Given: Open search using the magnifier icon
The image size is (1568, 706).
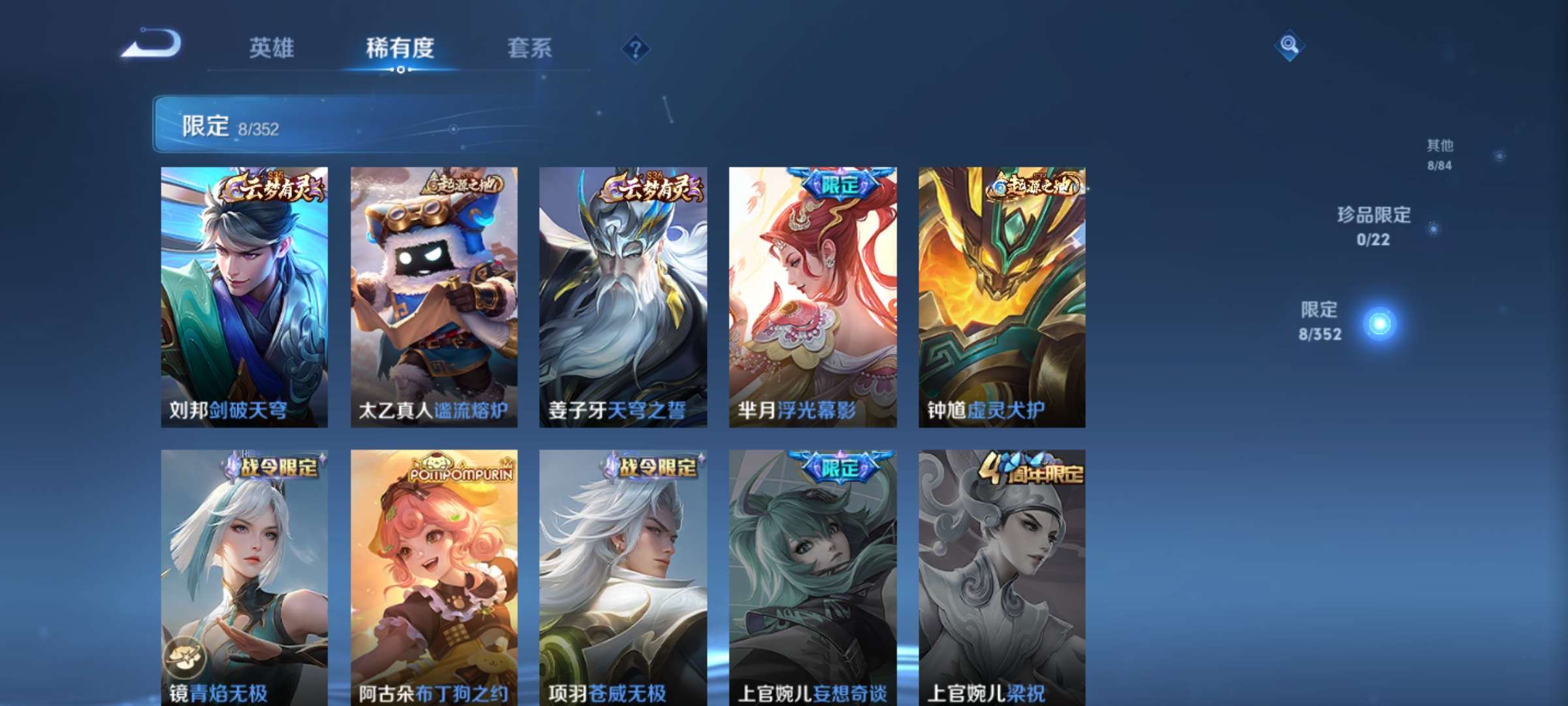Looking at the screenshot, I should point(1288,44).
